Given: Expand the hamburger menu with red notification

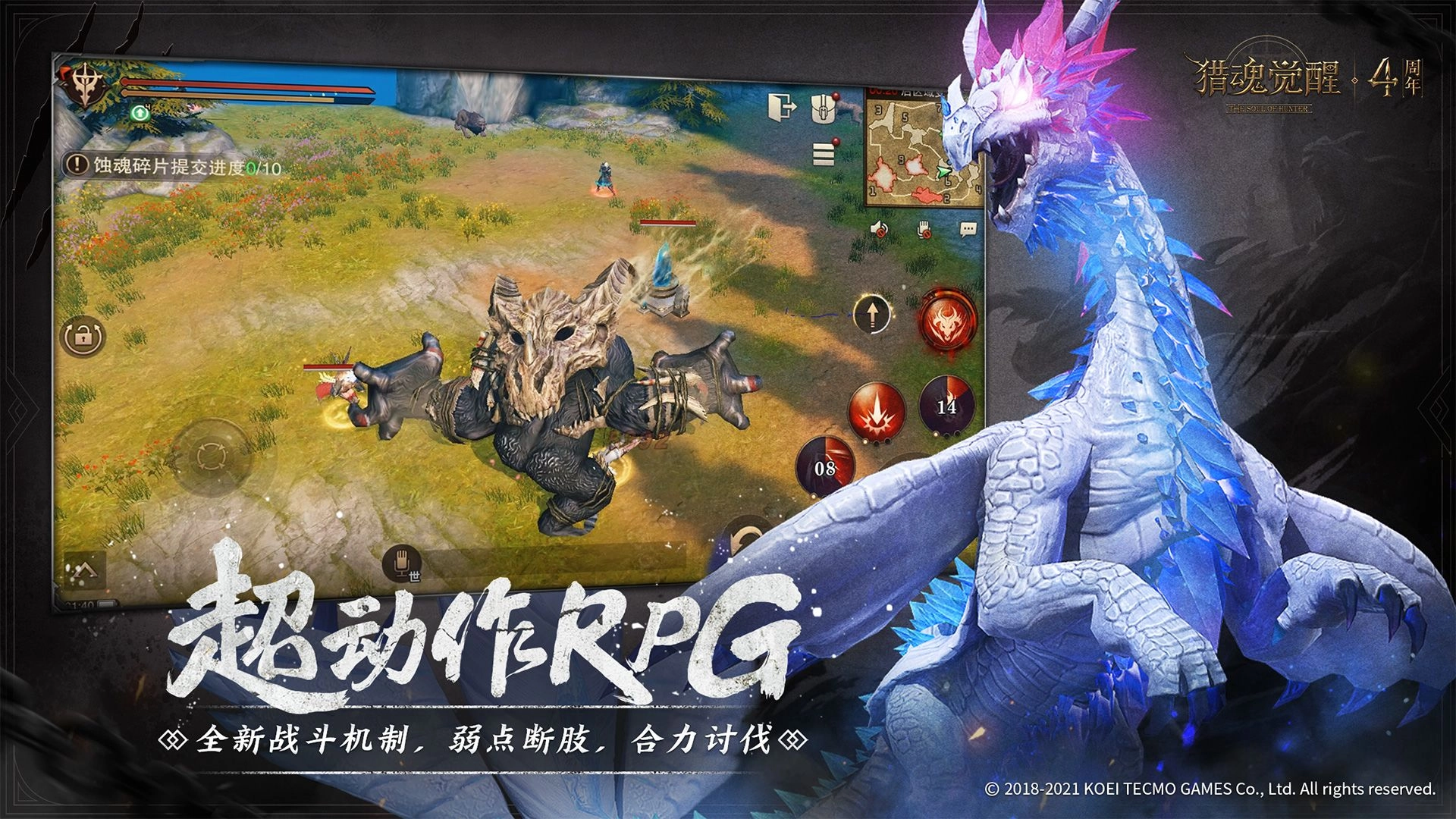Looking at the screenshot, I should pos(824,154).
